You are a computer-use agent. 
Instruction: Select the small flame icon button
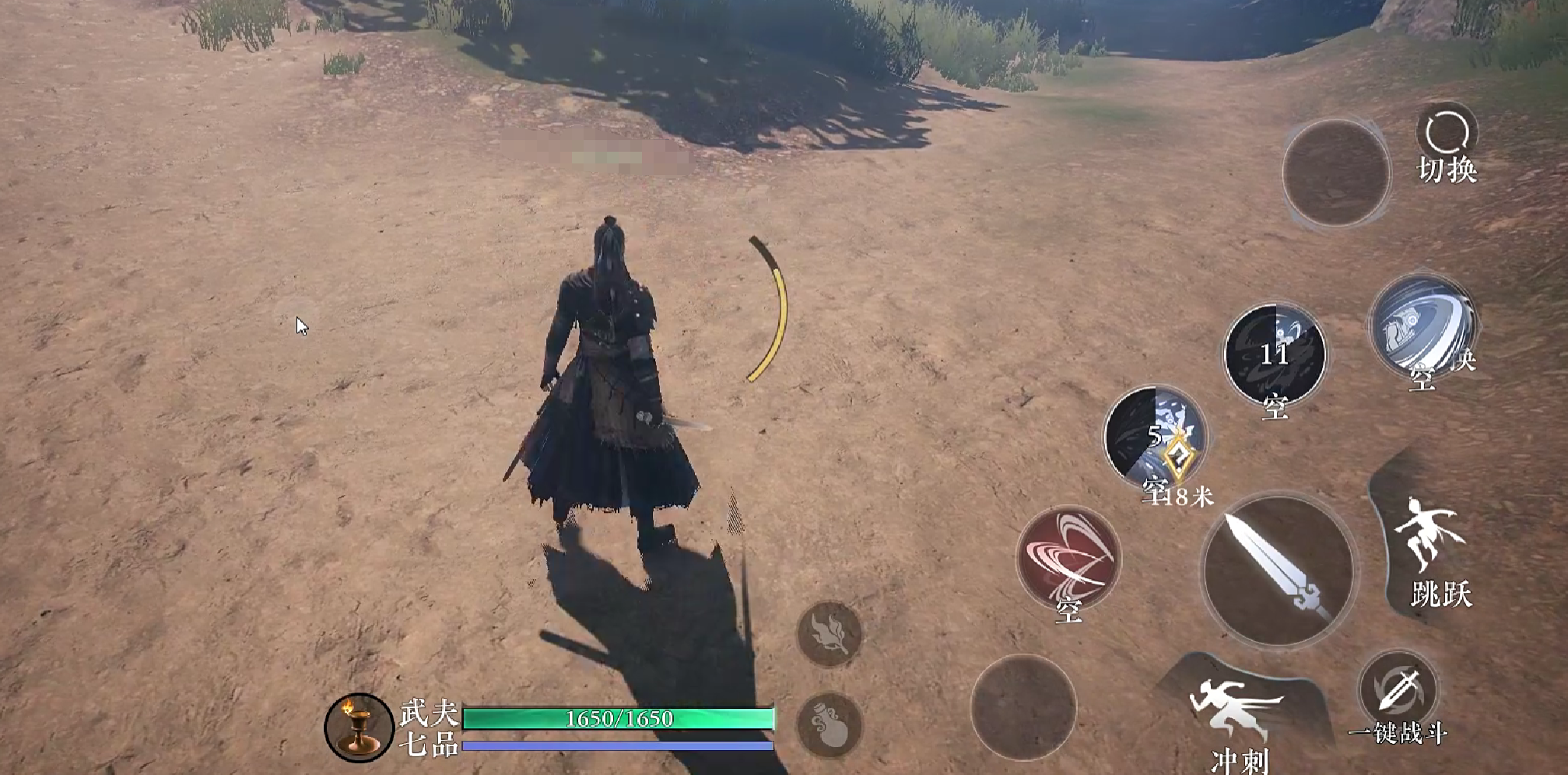pyautogui.click(x=830, y=633)
